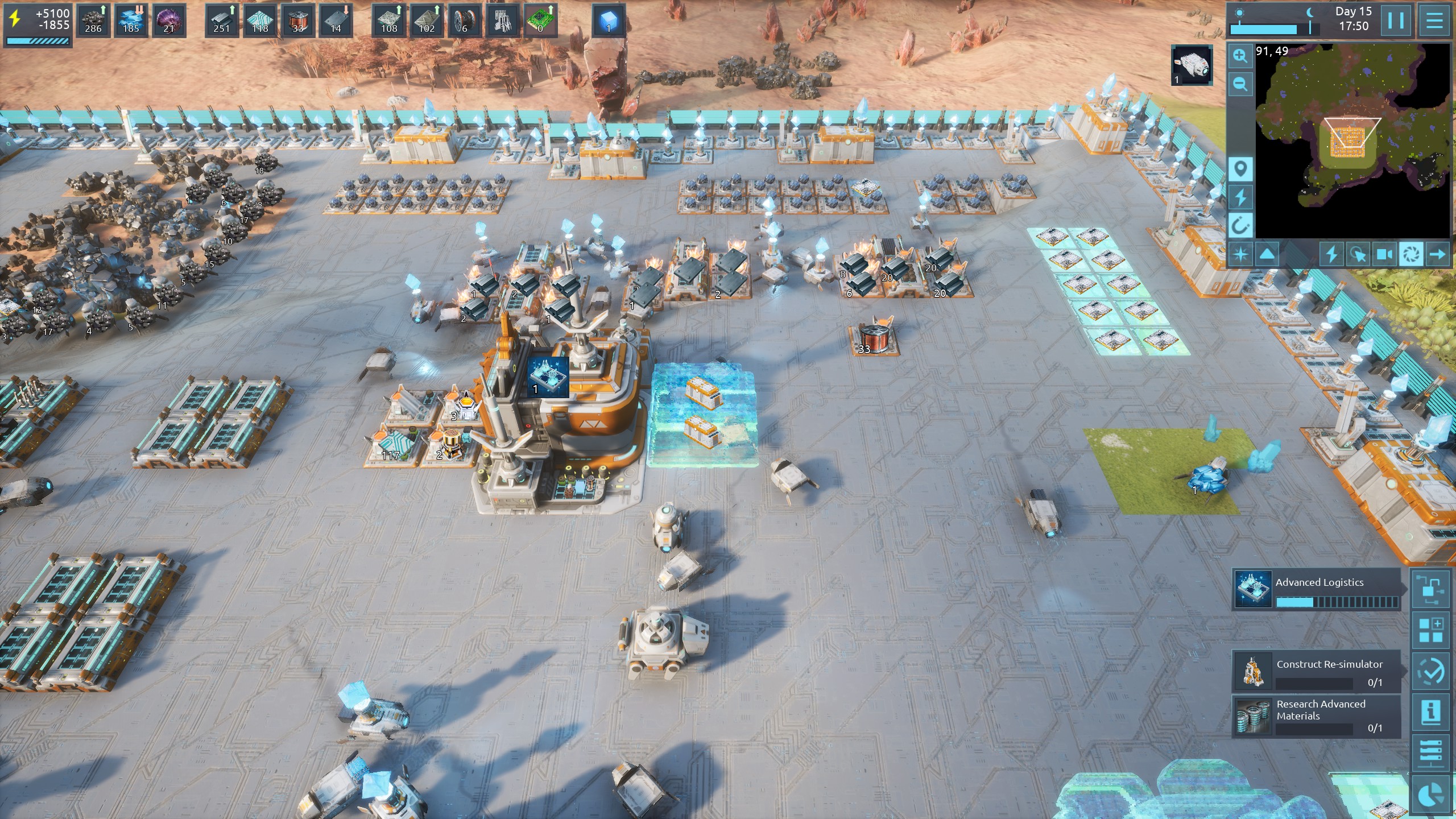1456x819 pixels.
Task: Click the right arrow button under minimap
Action: (1438, 254)
